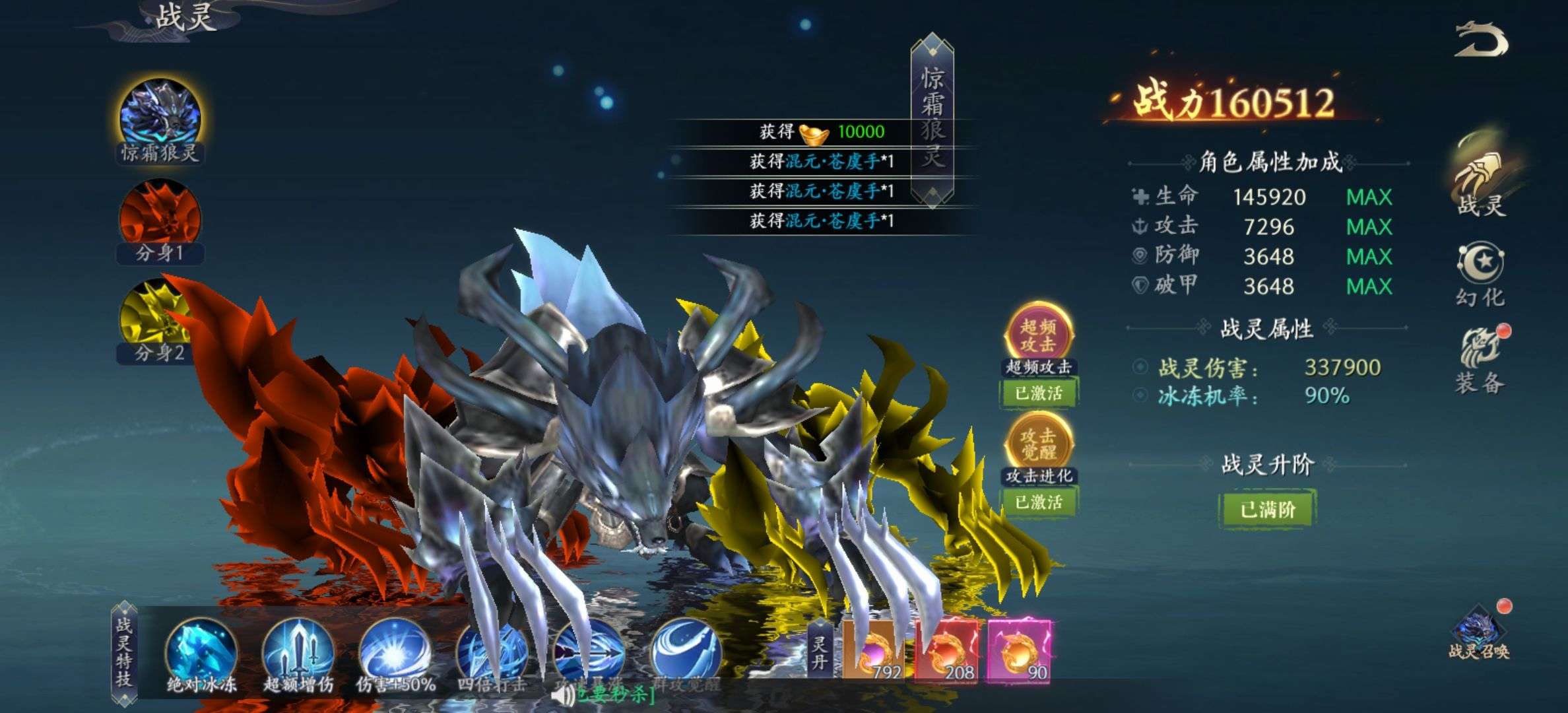1568x713 pixels.
Task: Open the 幻化 tab
Action: click(x=1480, y=272)
